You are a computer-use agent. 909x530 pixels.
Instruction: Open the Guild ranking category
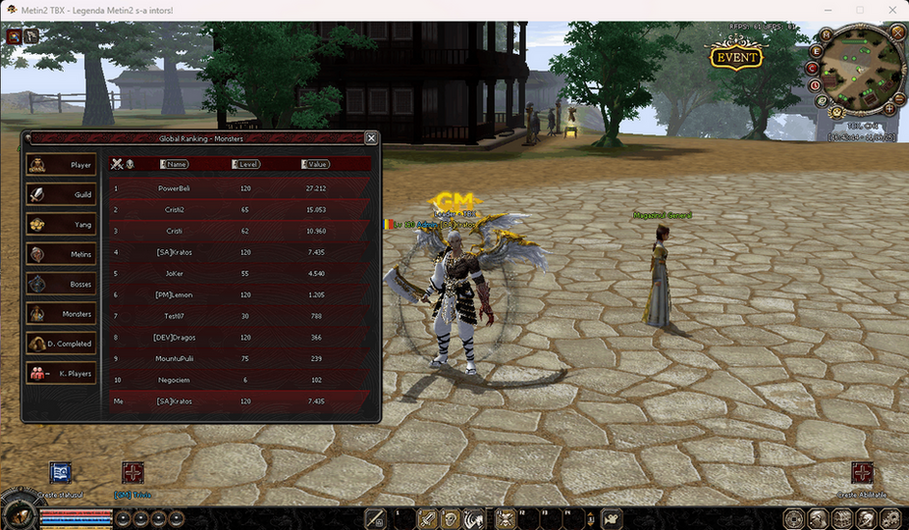(x=62, y=195)
